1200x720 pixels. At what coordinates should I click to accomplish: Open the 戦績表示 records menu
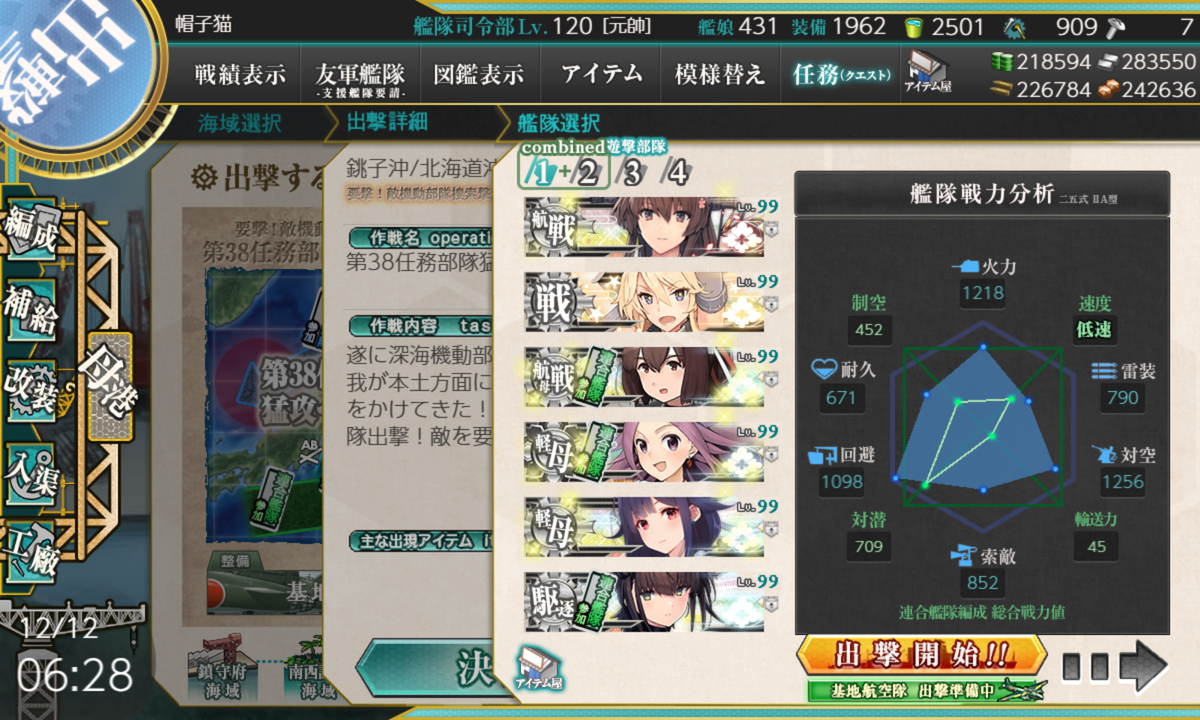click(x=239, y=74)
